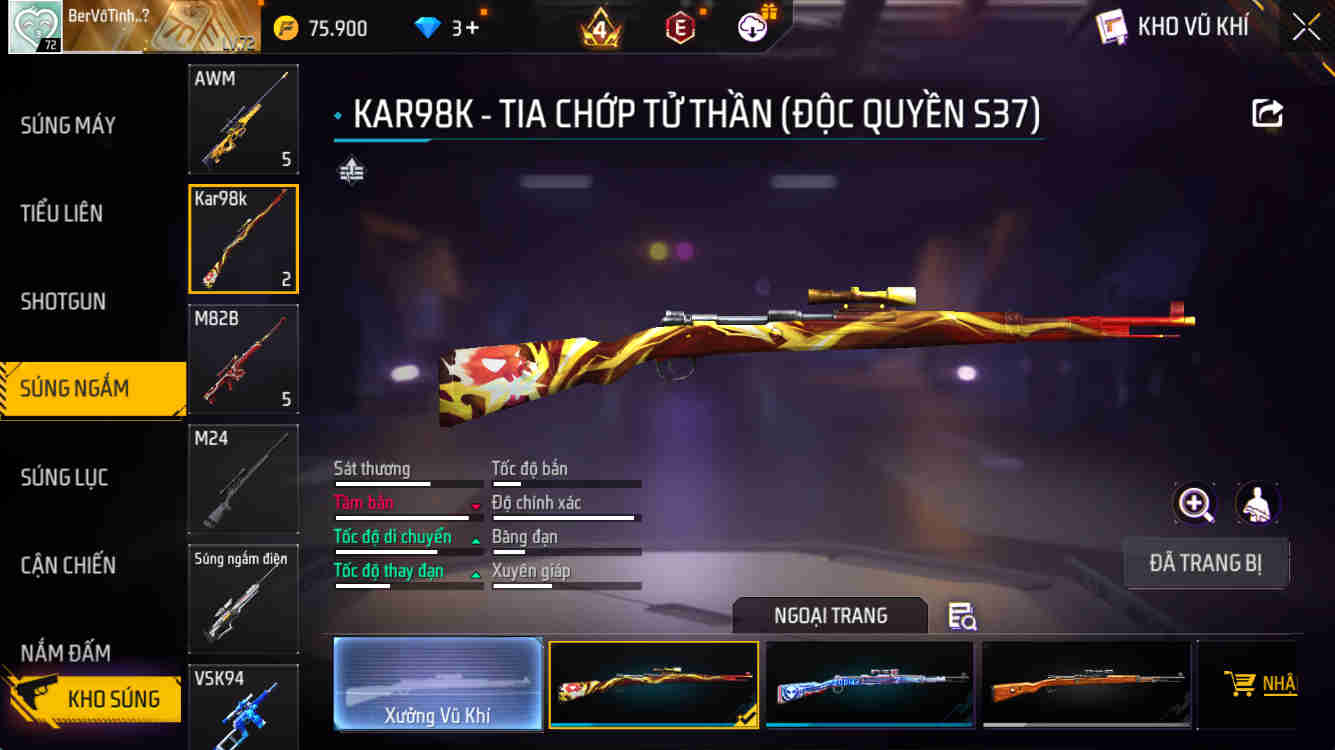Select the default wooden Kar98k skin thumbnail

[1085, 684]
